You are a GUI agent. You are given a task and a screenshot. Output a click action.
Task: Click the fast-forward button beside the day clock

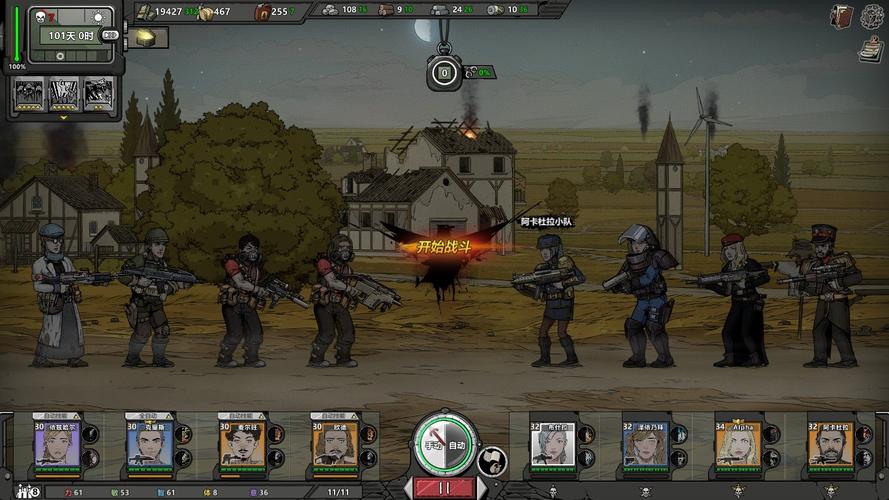point(110,36)
